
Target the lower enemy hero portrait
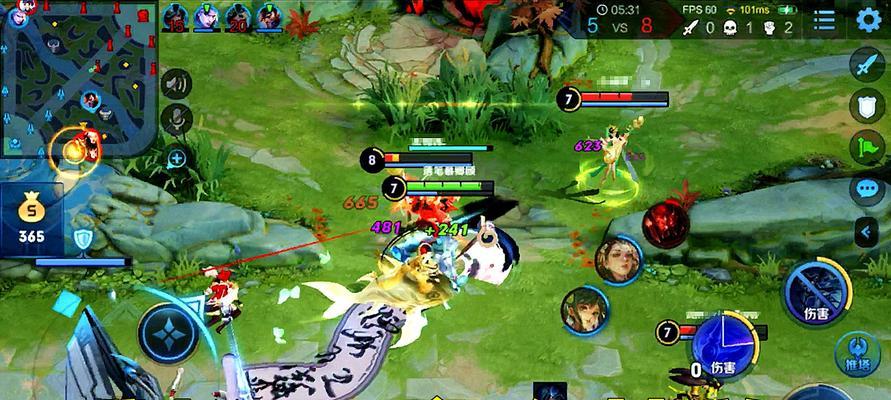pyautogui.click(x=584, y=312)
